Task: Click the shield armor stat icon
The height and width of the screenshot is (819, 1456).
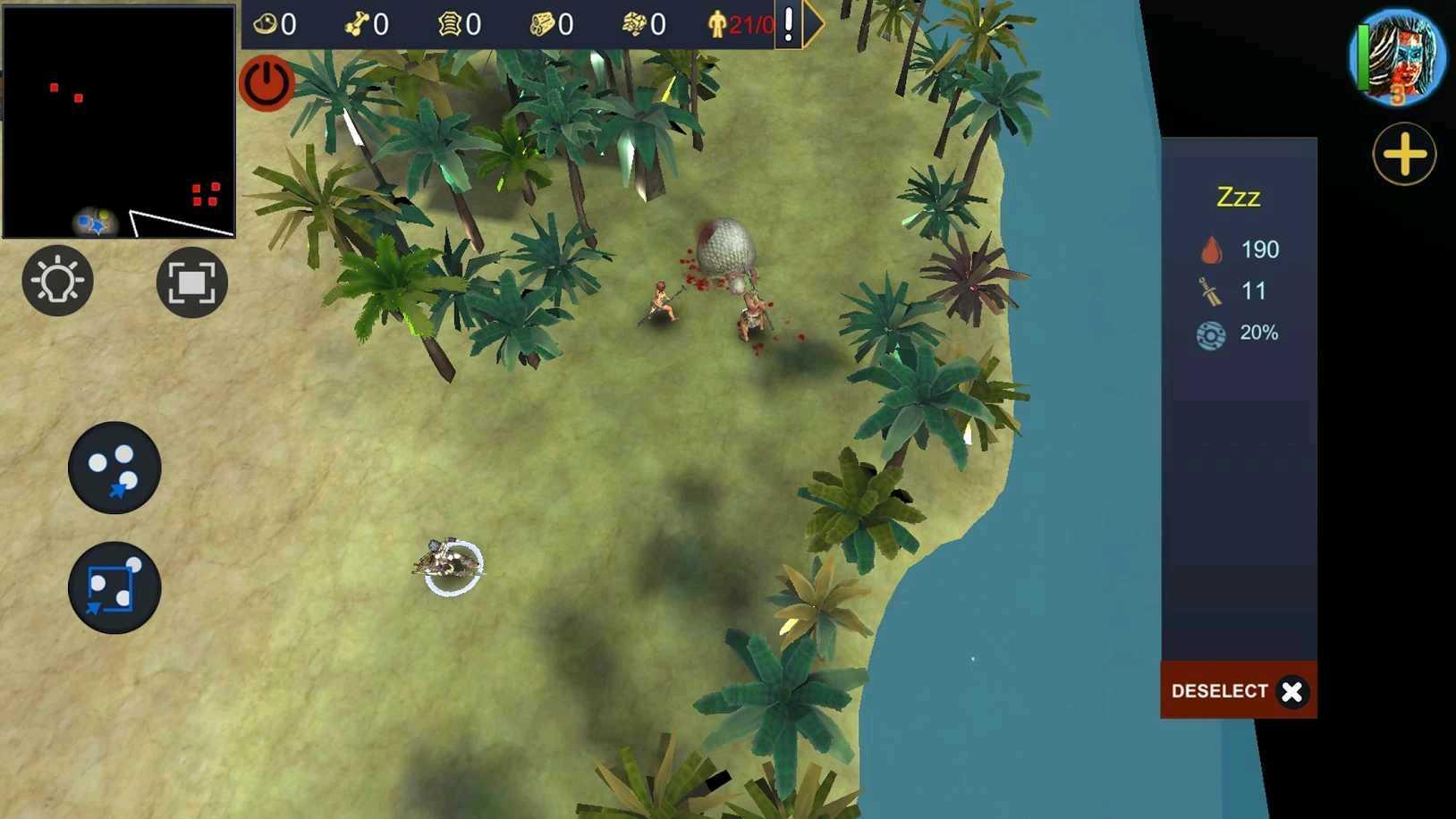Action: [1212, 334]
